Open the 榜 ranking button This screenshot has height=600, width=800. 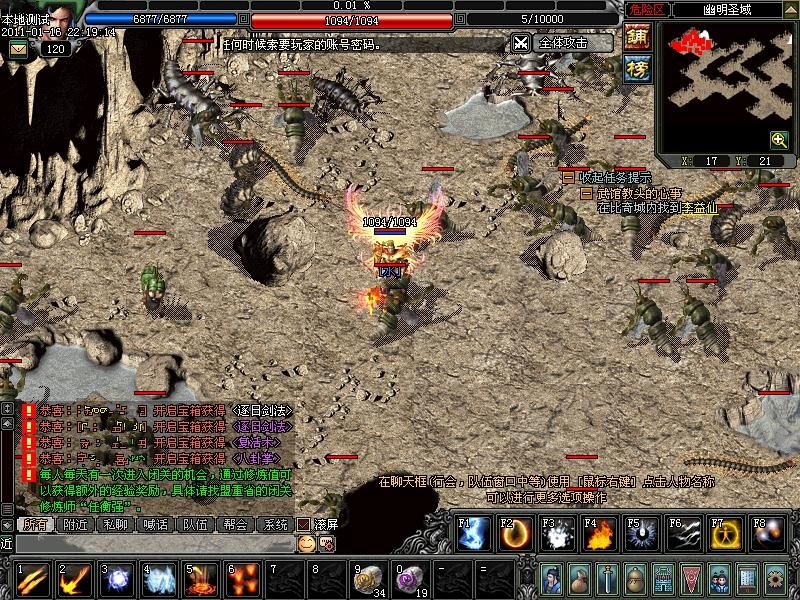tap(637, 68)
